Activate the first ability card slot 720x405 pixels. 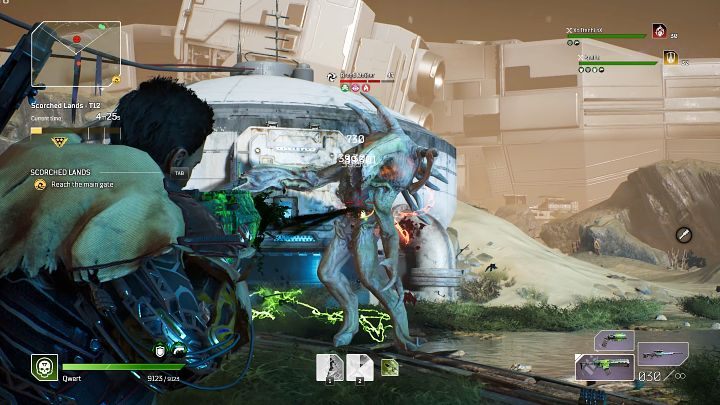point(330,367)
